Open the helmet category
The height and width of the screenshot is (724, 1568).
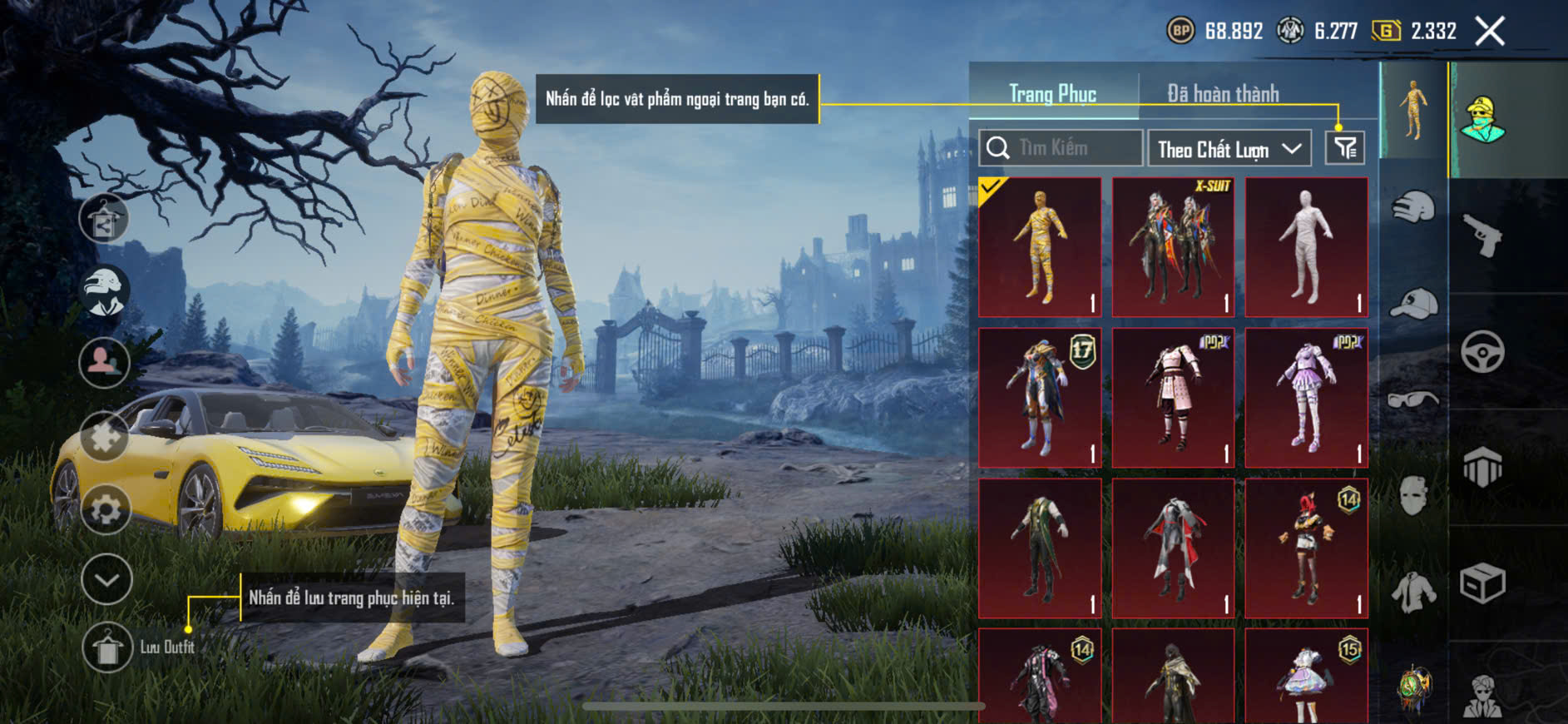click(1412, 207)
